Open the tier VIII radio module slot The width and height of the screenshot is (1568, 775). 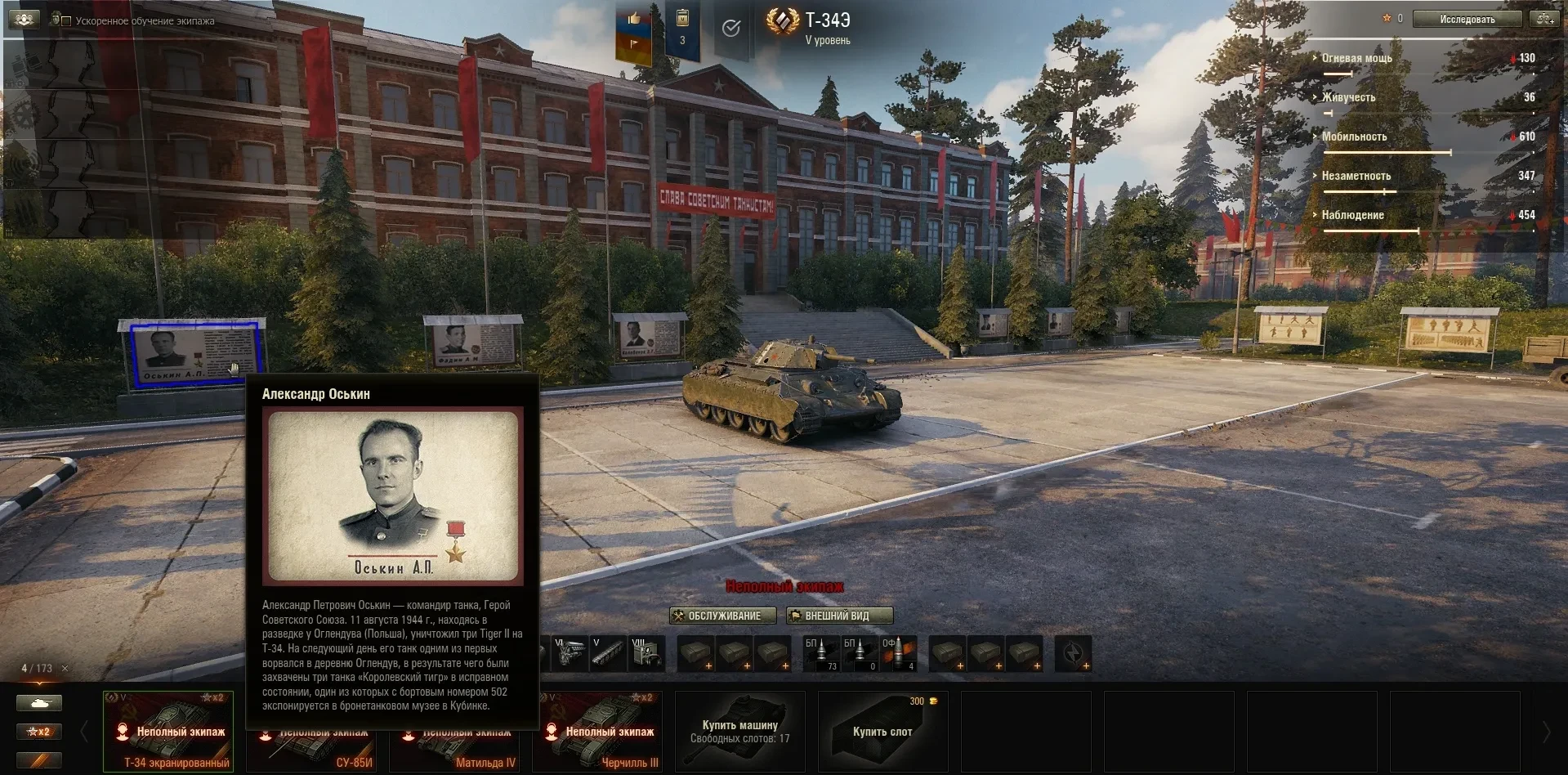[646, 654]
